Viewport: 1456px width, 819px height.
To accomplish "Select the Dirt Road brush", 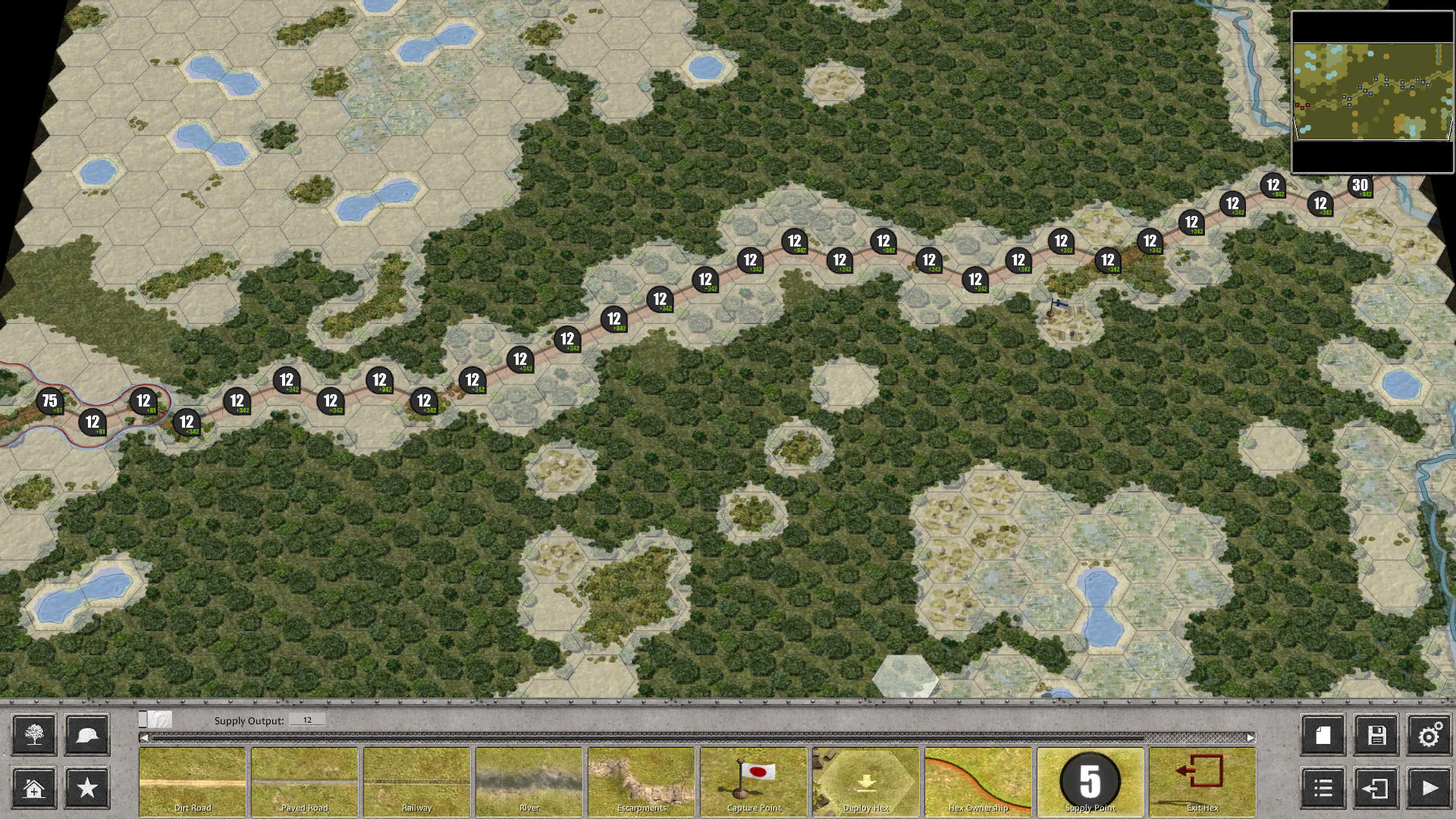I will [x=193, y=781].
